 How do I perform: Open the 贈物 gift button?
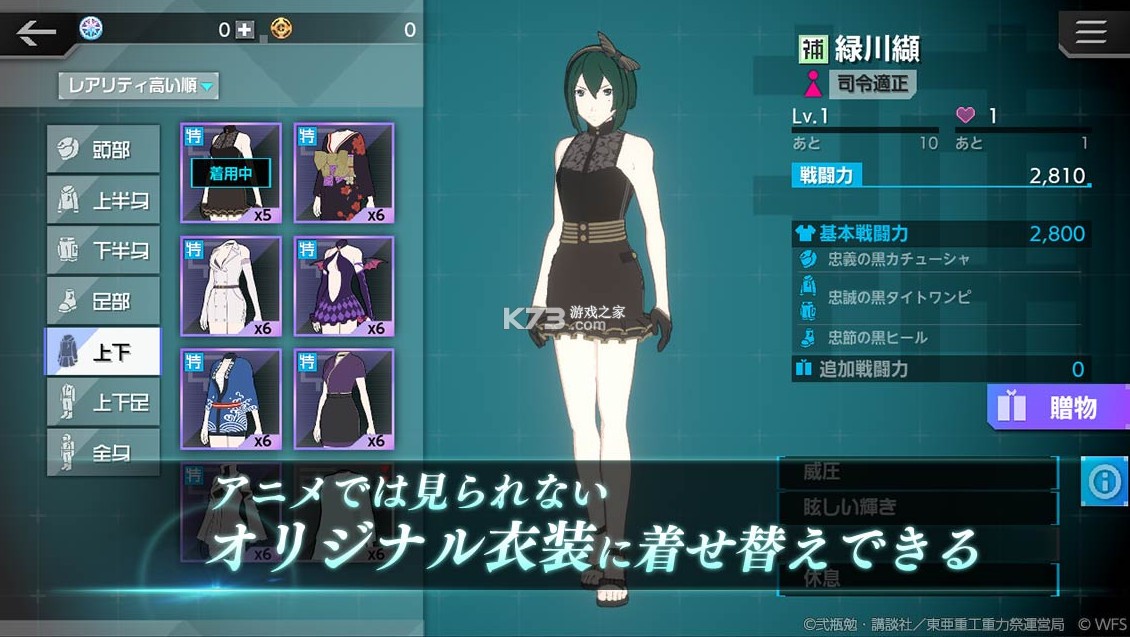click(x=1057, y=407)
